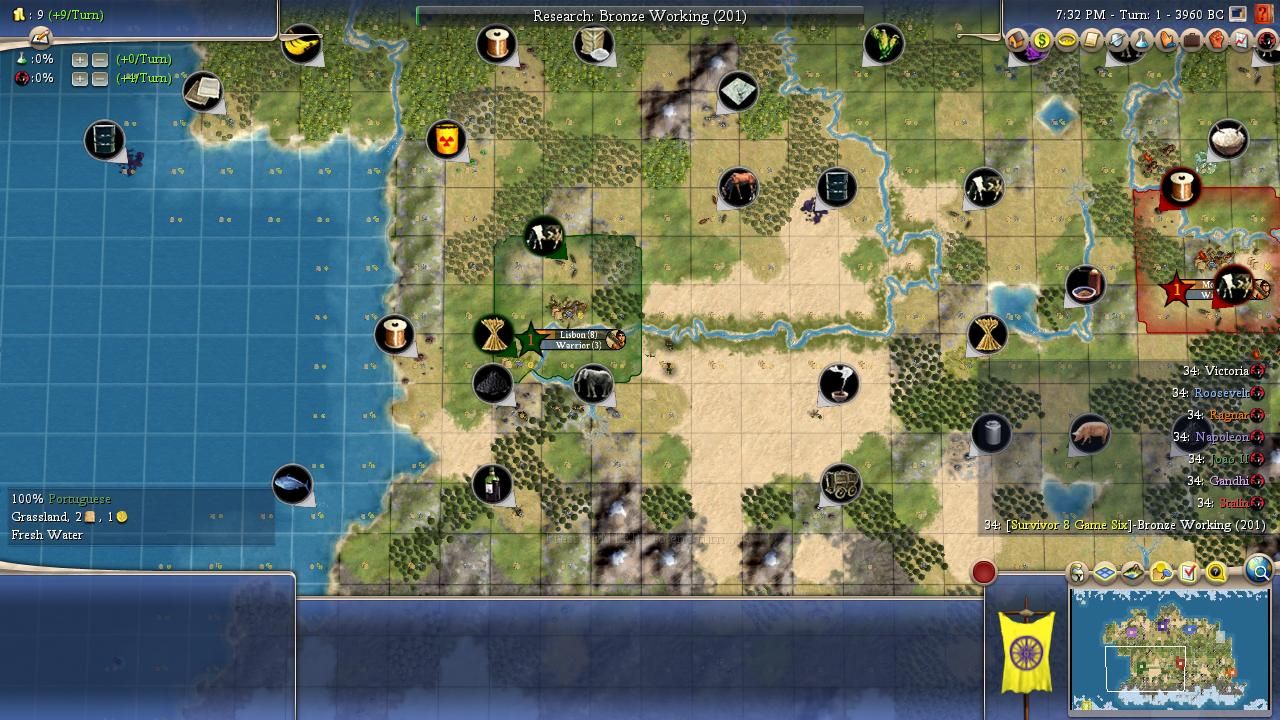Viewport: 1280px width, 720px height.
Task: Decrease the espionage rate with minus
Action: coord(100,78)
